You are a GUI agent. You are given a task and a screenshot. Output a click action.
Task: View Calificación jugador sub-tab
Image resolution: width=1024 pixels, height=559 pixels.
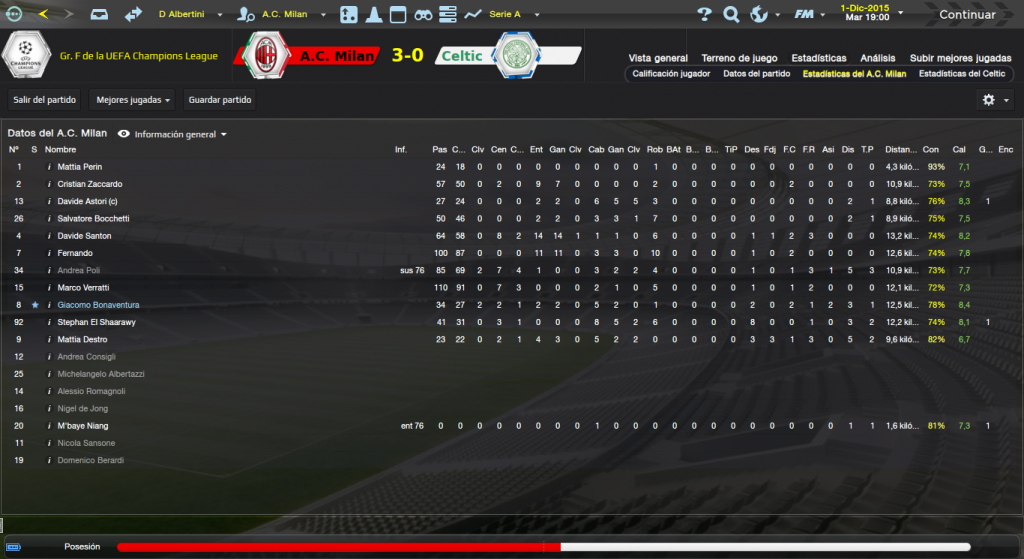coord(671,74)
